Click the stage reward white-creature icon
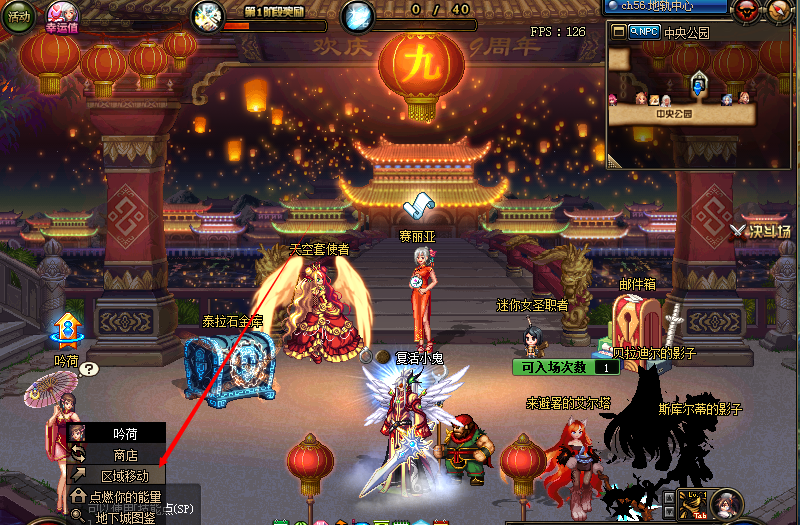 pos(207,15)
